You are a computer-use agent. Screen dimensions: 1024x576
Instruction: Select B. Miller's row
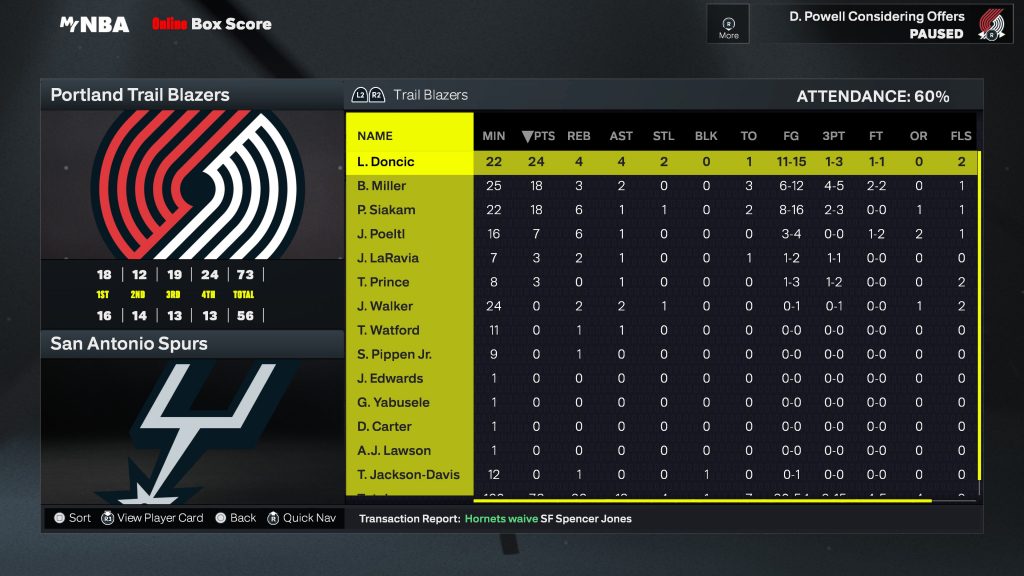382,186
